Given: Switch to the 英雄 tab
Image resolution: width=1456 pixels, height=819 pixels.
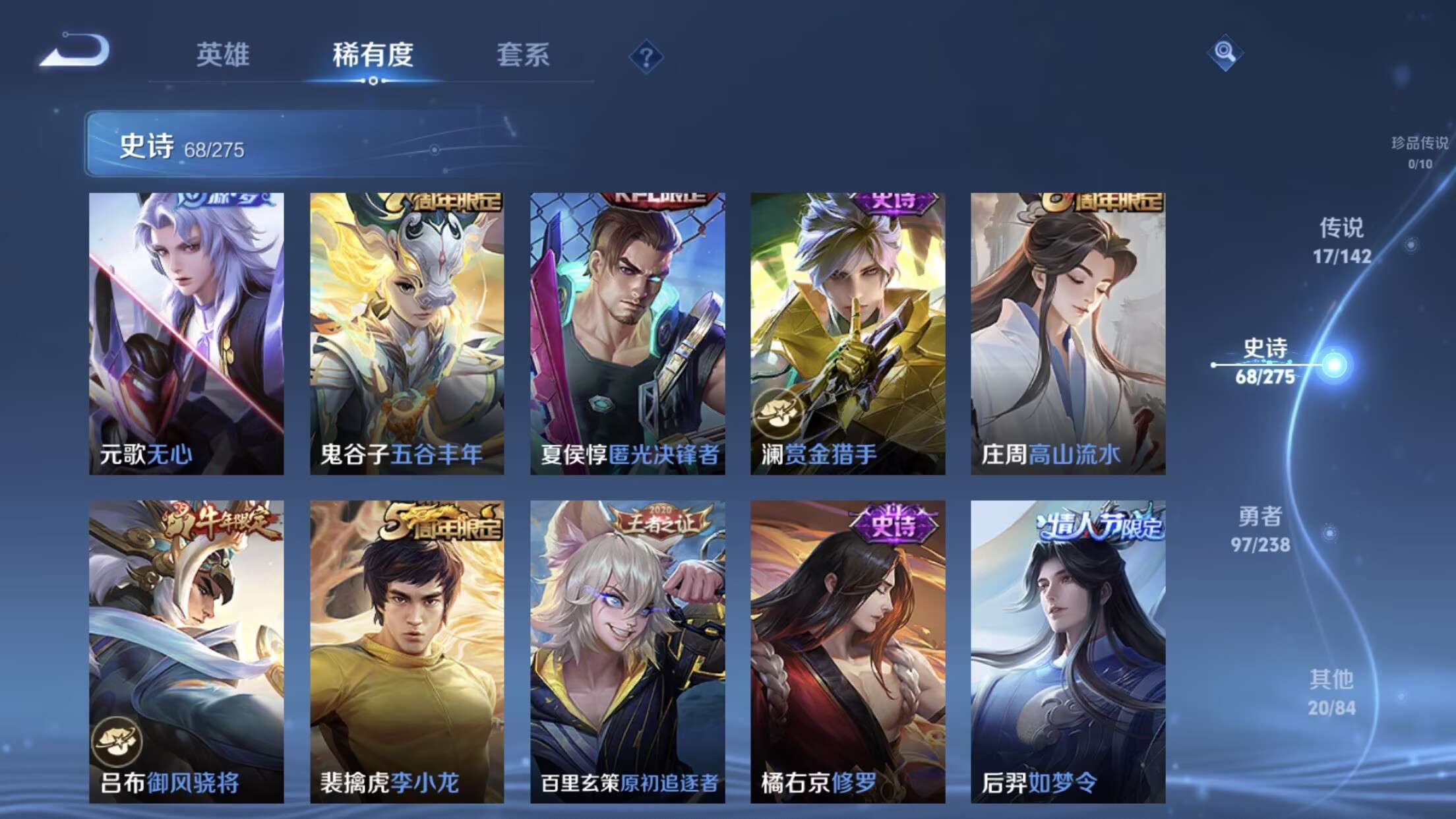Looking at the screenshot, I should (x=222, y=58).
